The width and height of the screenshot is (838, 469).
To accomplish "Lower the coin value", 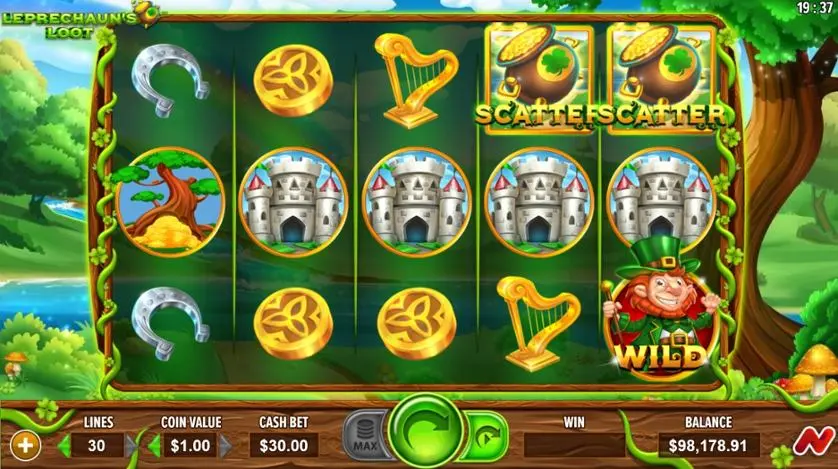I will [155, 445].
